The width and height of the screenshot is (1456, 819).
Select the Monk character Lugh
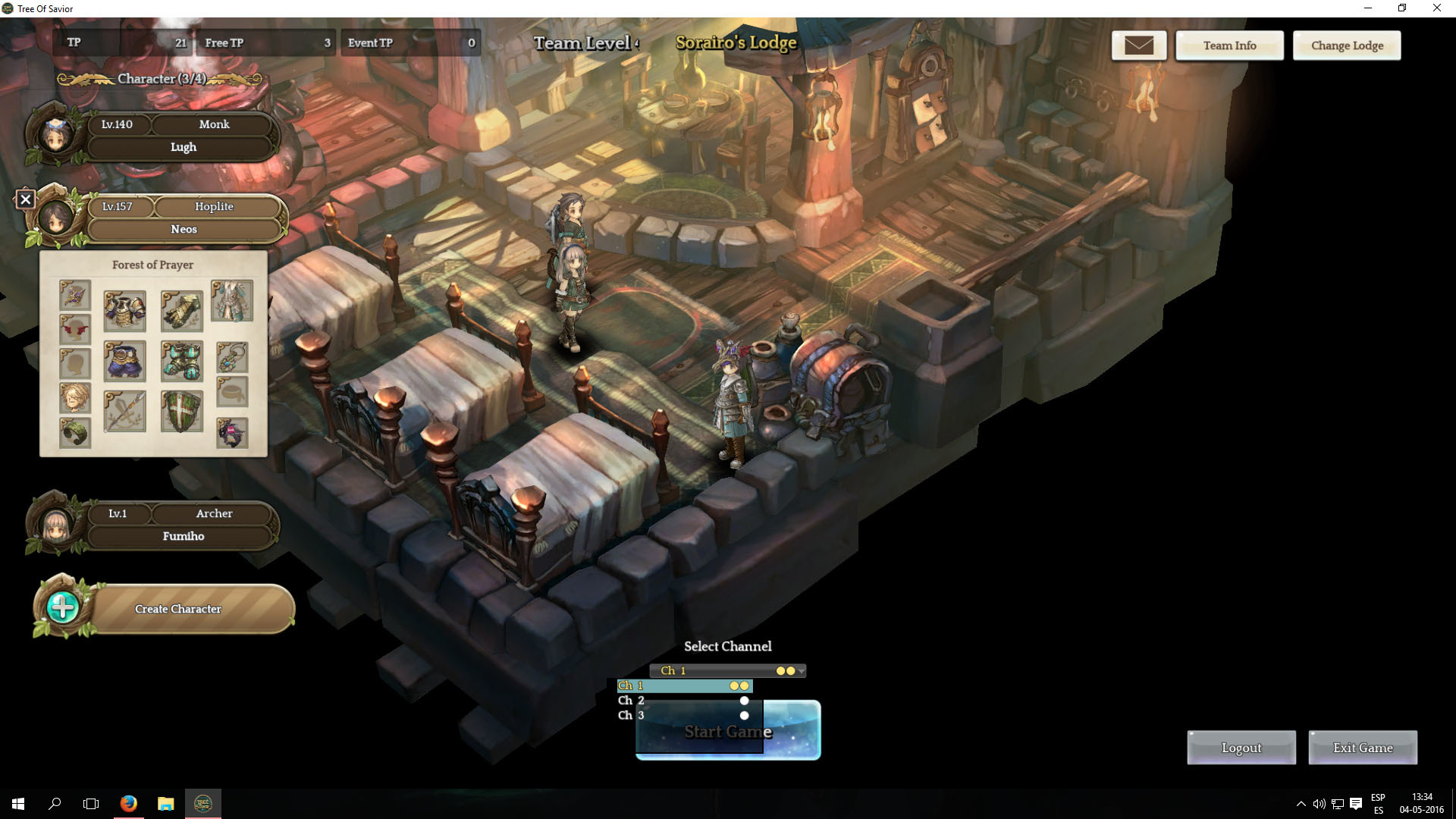[x=182, y=136]
